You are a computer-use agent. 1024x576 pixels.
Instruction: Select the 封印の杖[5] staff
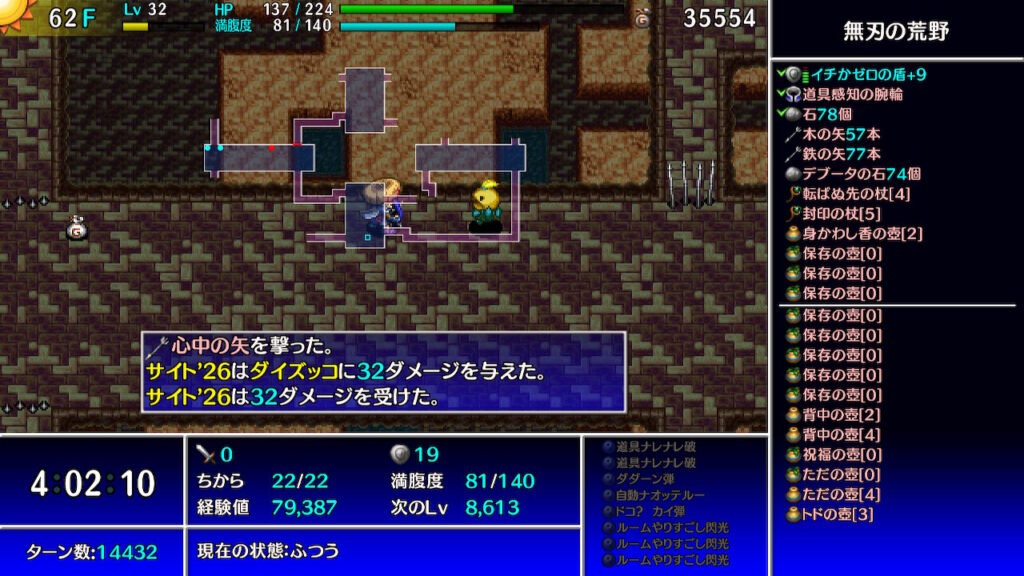click(x=842, y=214)
